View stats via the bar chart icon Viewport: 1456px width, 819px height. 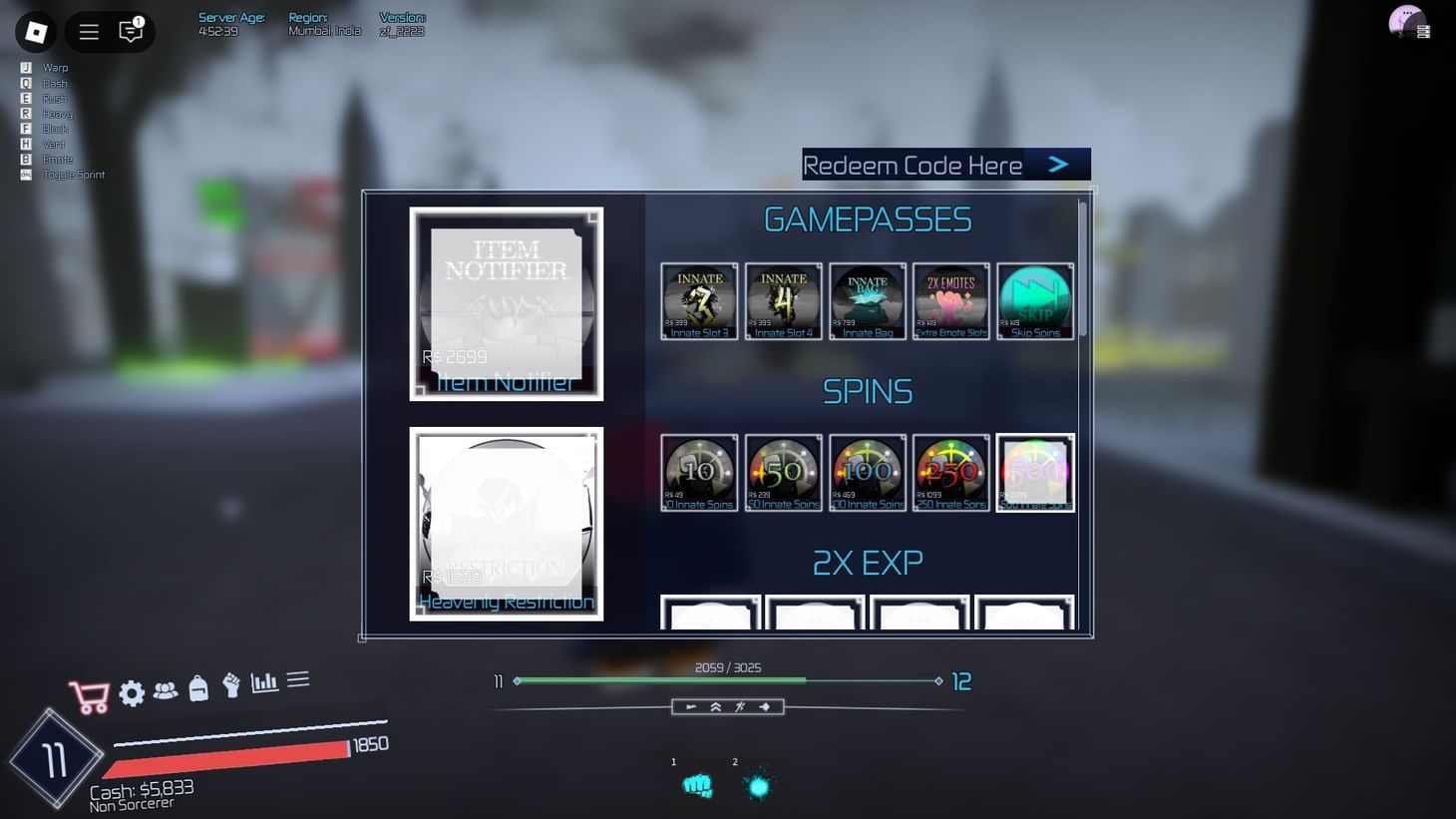(263, 681)
